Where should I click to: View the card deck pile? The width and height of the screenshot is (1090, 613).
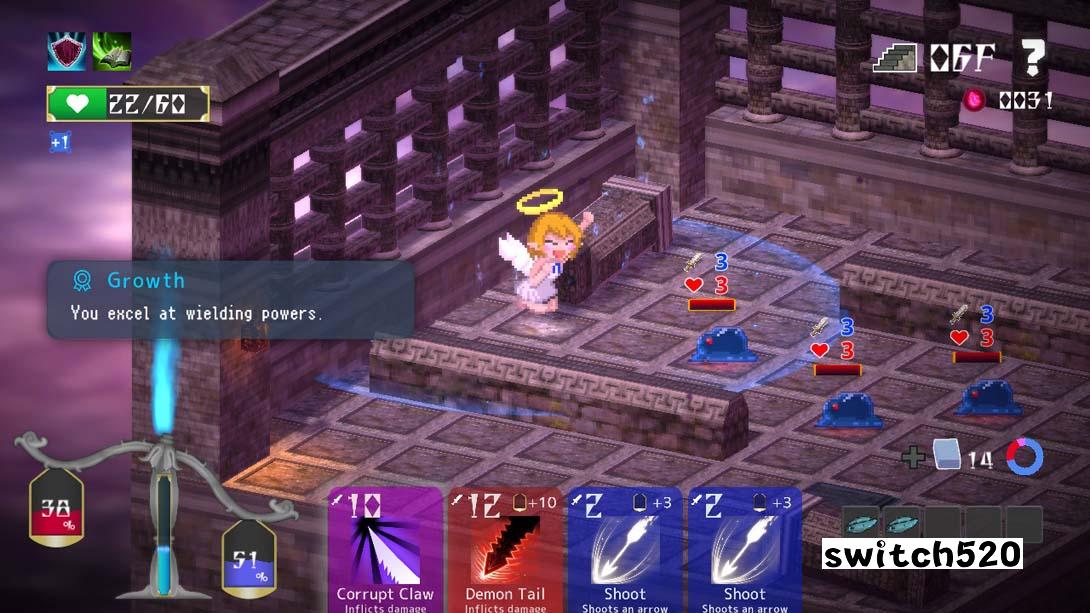click(x=947, y=457)
